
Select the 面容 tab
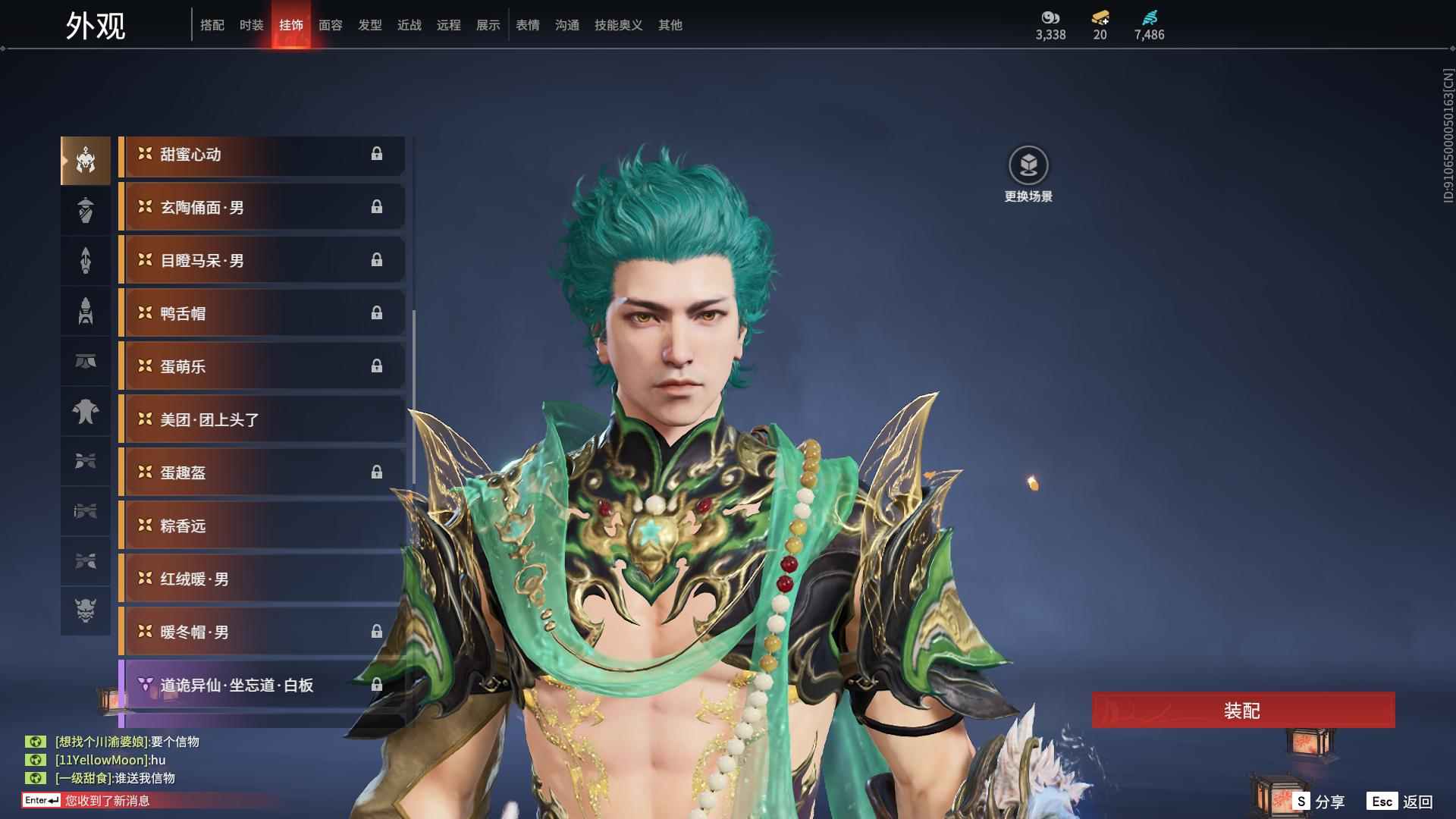click(x=331, y=25)
